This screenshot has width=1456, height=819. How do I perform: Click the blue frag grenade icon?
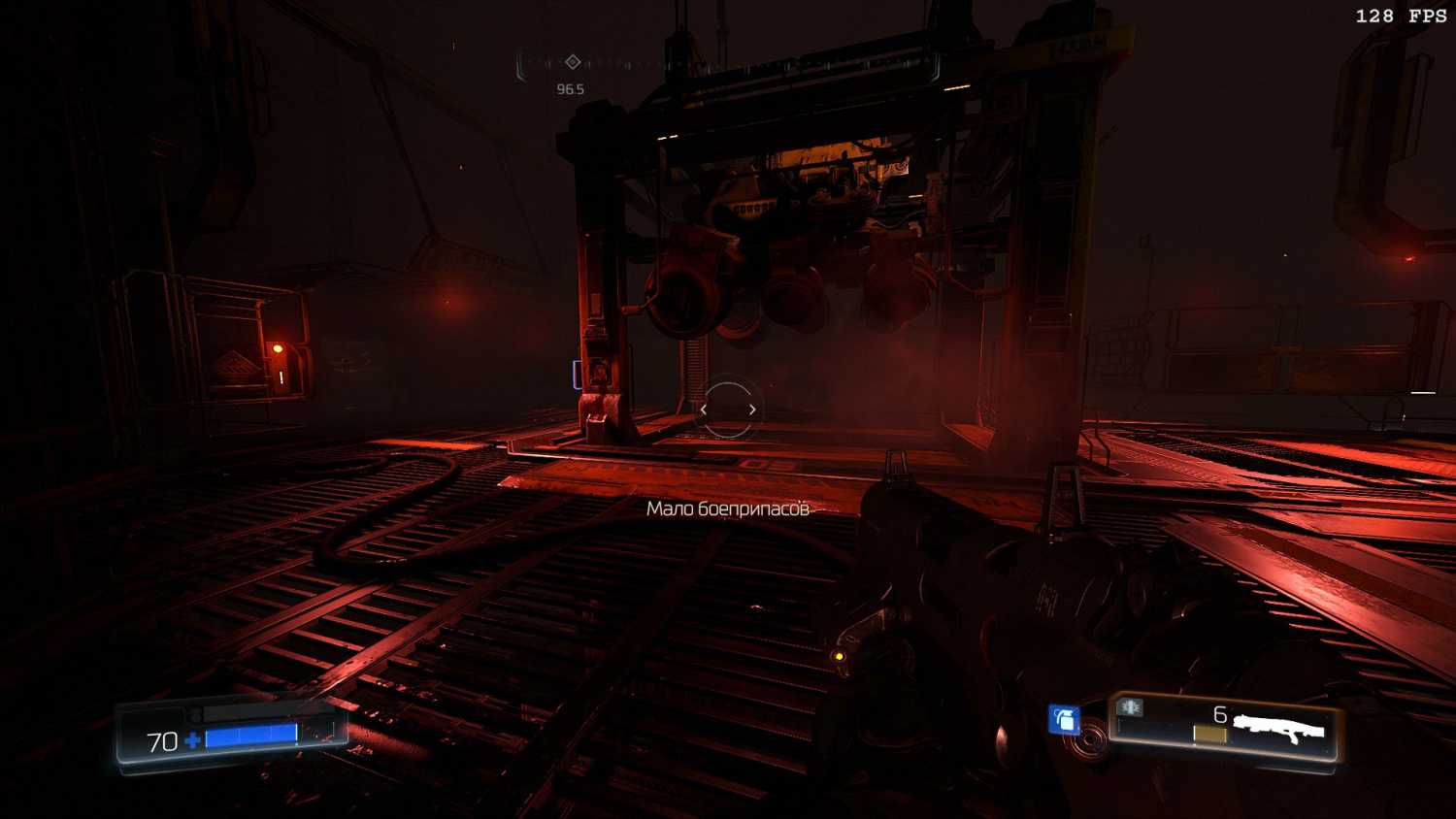[1065, 719]
